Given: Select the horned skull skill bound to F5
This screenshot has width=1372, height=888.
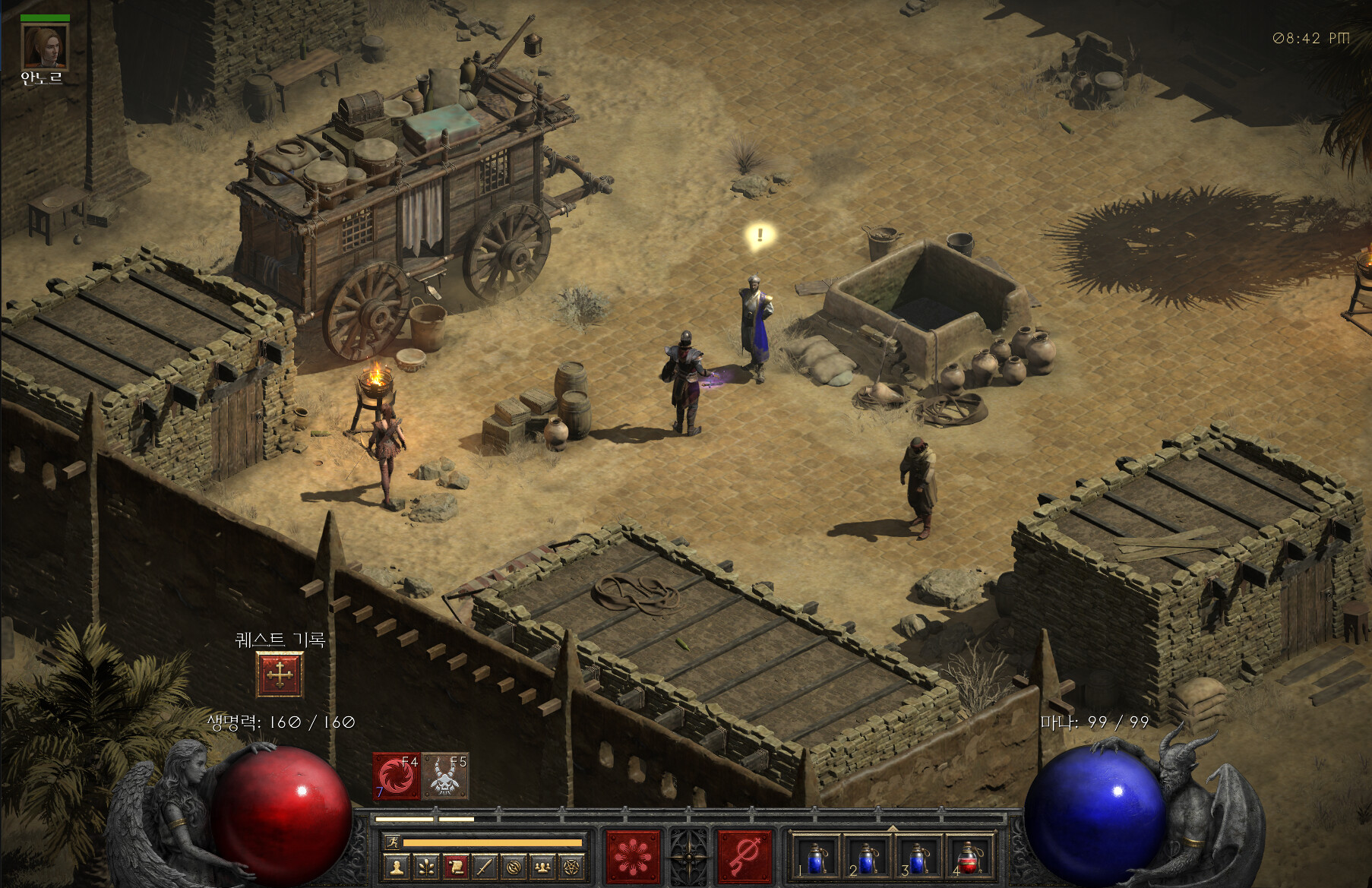Looking at the screenshot, I should (445, 776).
